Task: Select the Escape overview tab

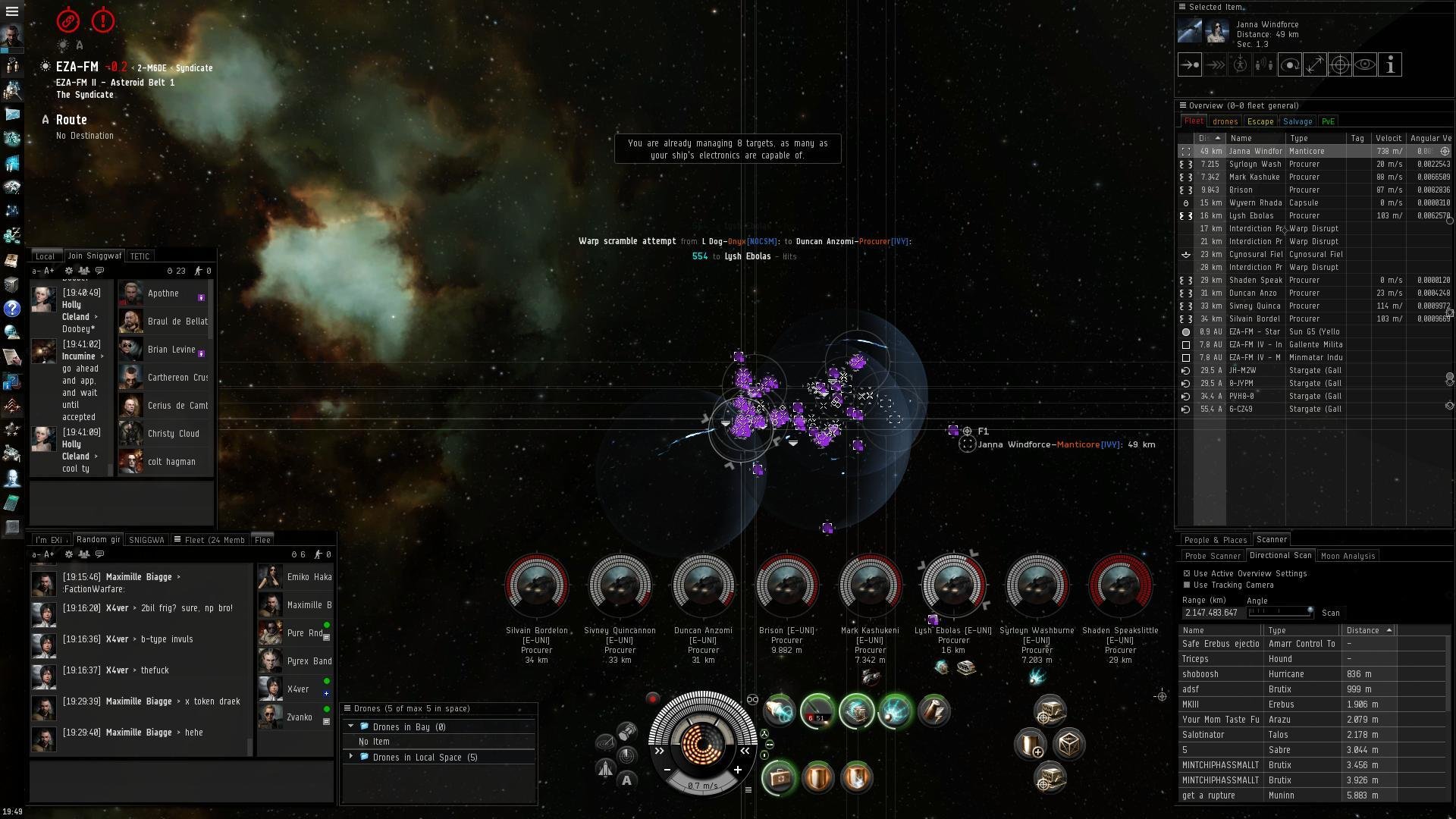Action: point(1260,121)
